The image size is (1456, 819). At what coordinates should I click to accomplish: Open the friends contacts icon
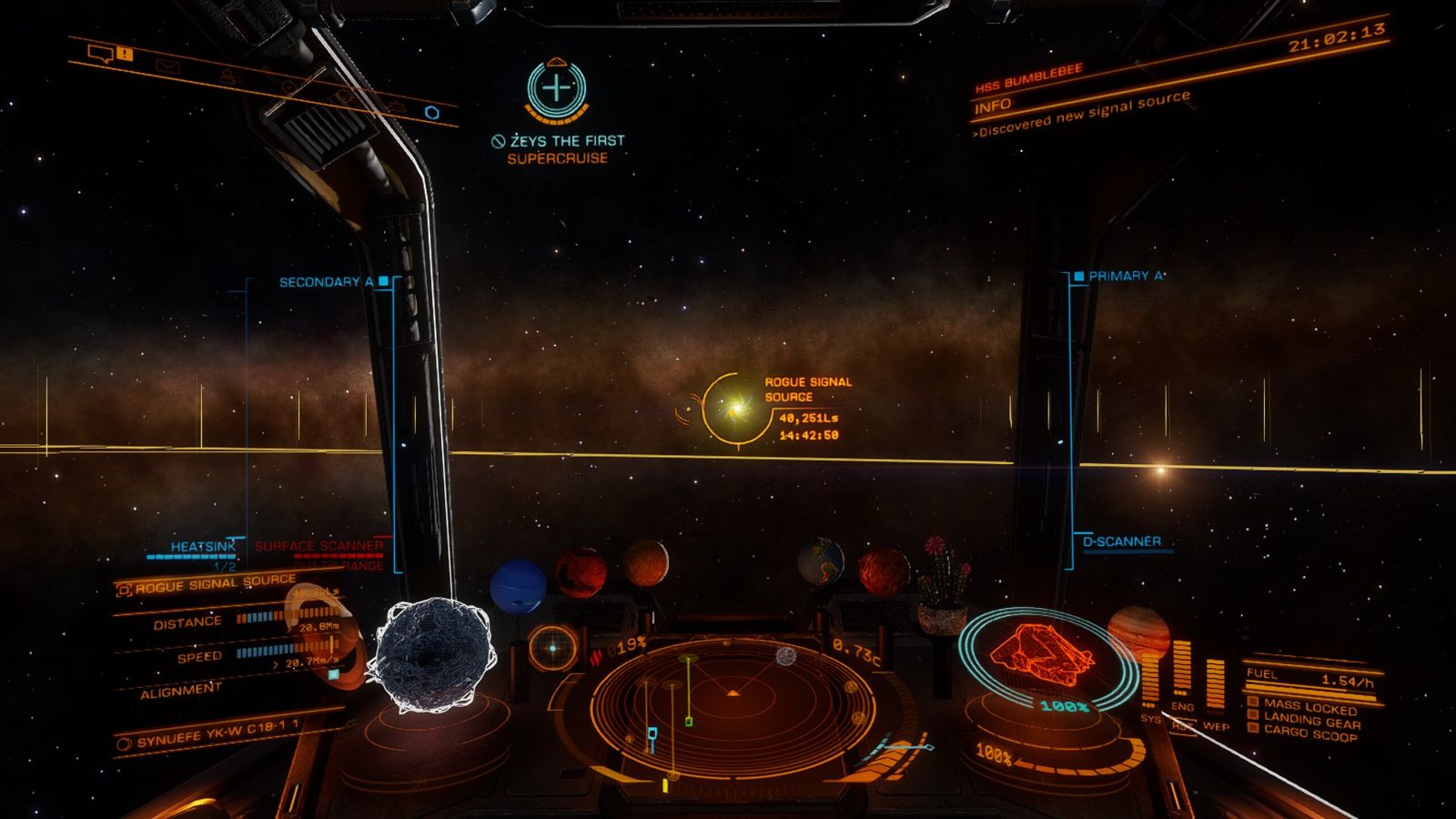[227, 76]
